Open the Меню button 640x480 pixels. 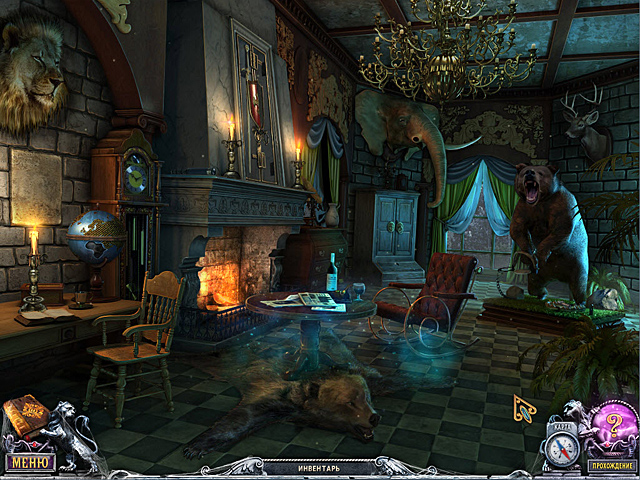click(x=28, y=463)
